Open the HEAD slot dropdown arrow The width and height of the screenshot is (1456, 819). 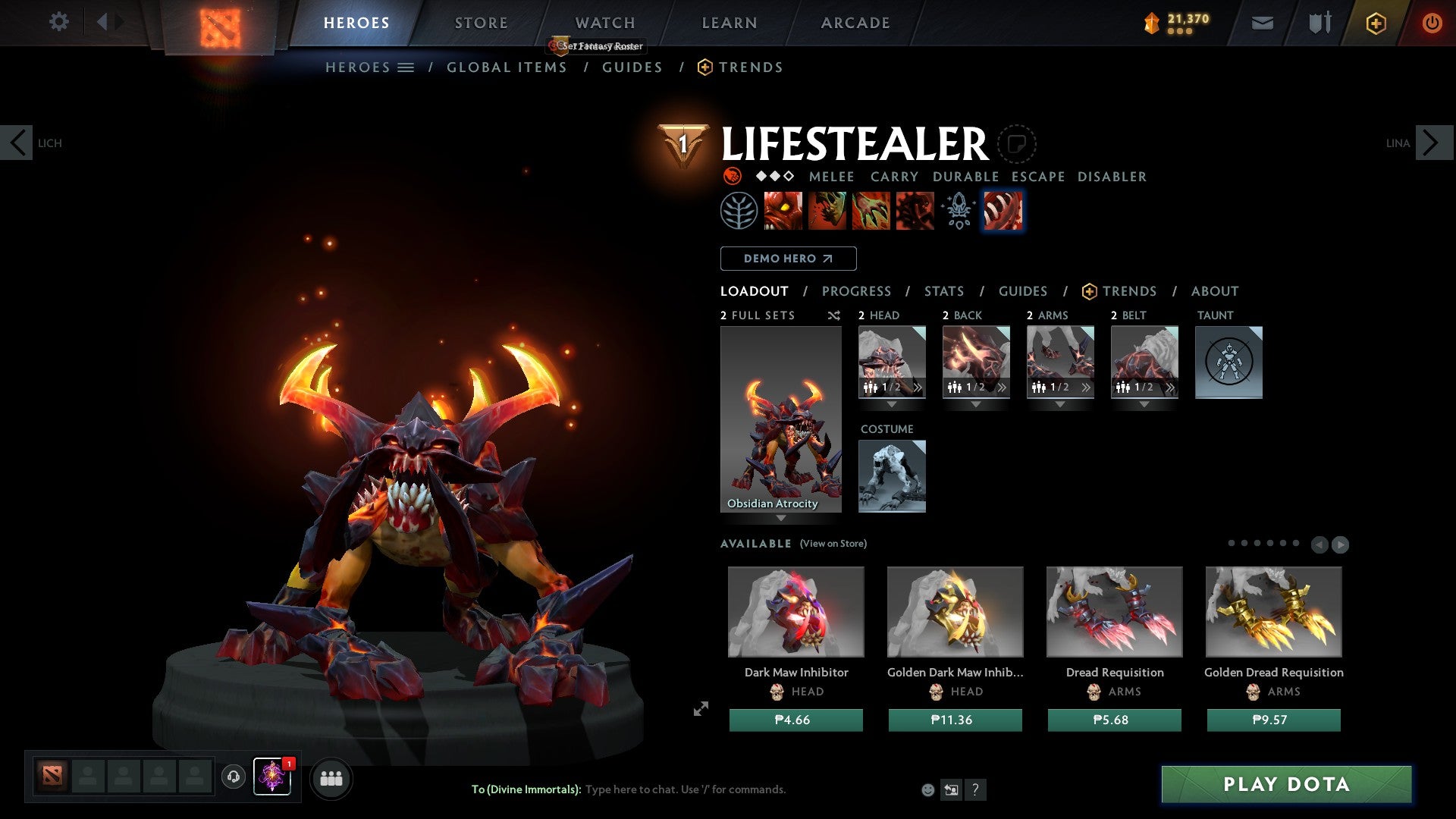(x=892, y=404)
